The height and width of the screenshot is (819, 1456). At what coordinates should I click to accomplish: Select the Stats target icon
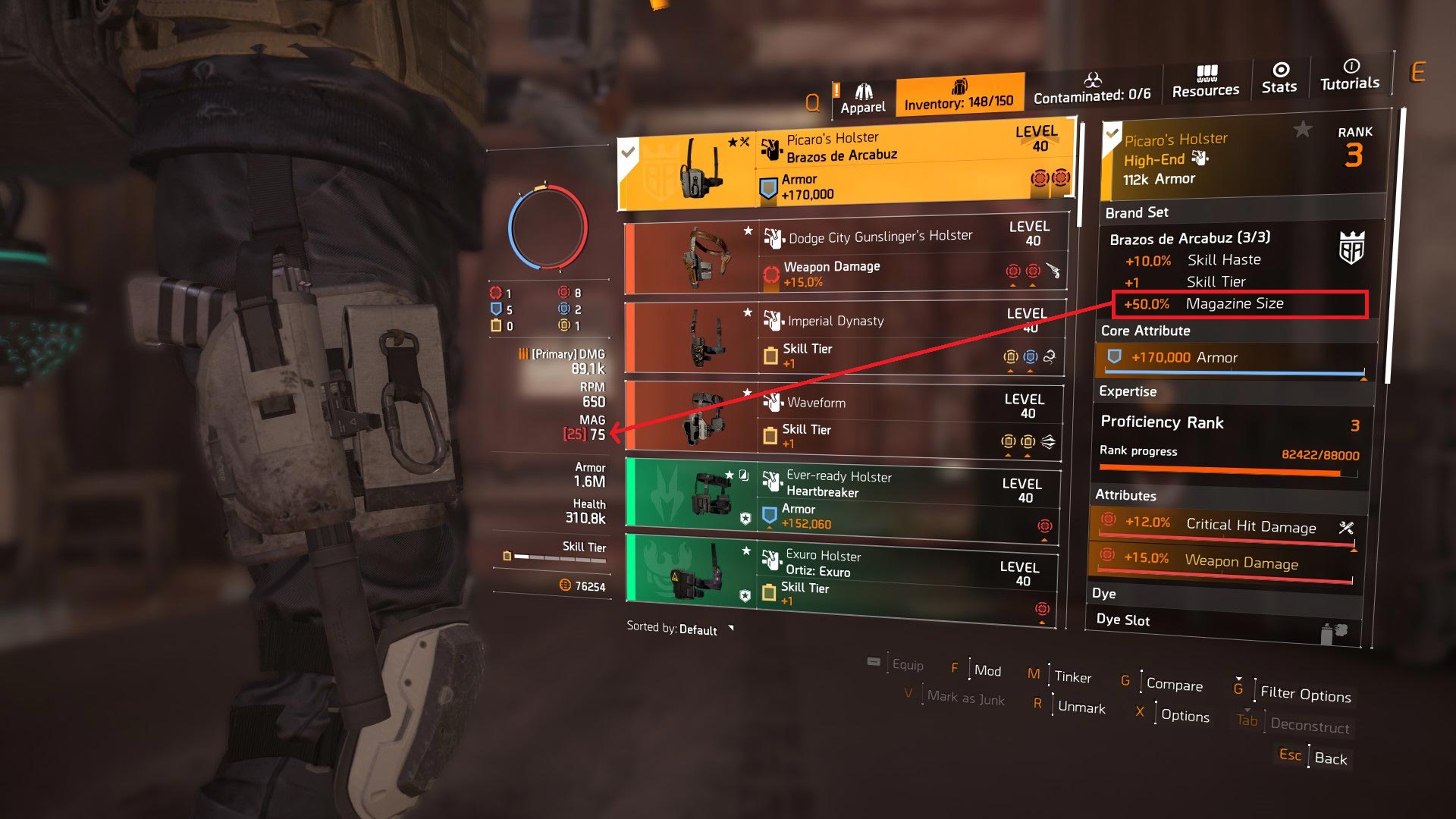tap(1280, 67)
